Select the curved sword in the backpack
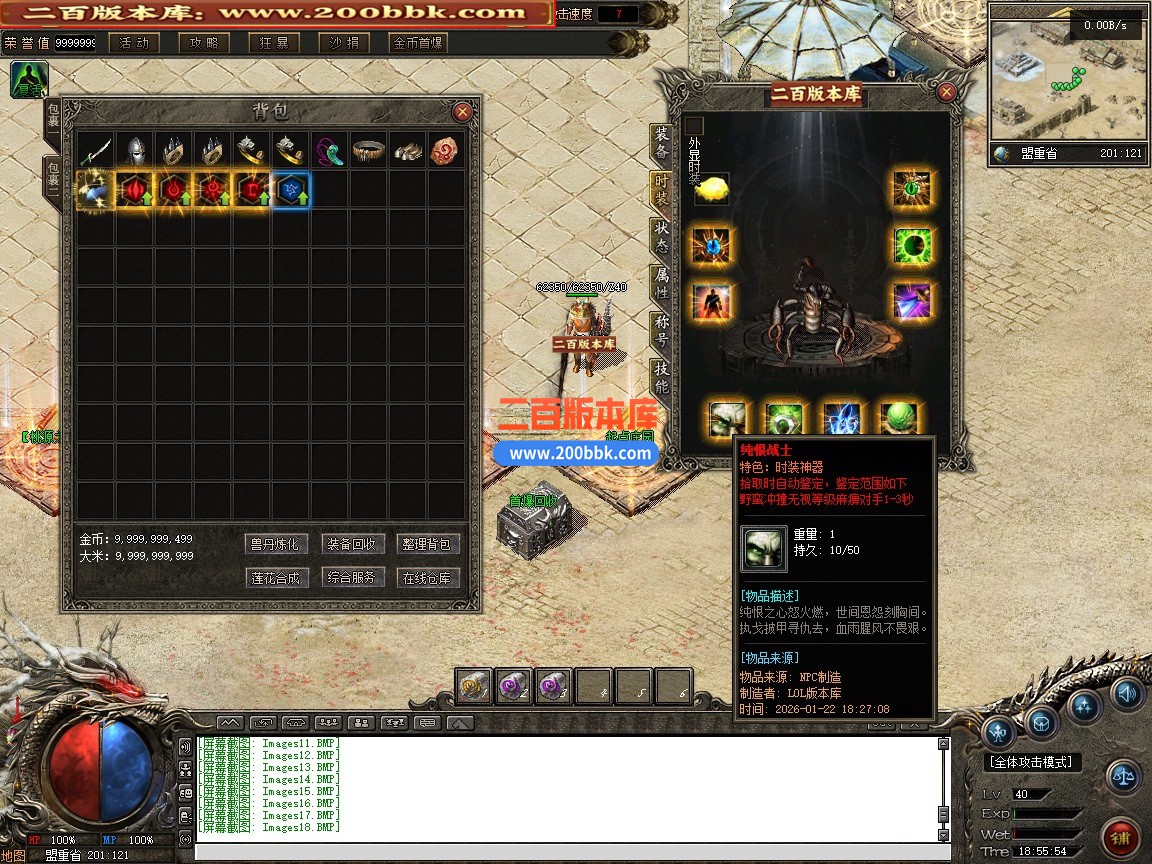This screenshot has width=1152, height=864. point(96,151)
